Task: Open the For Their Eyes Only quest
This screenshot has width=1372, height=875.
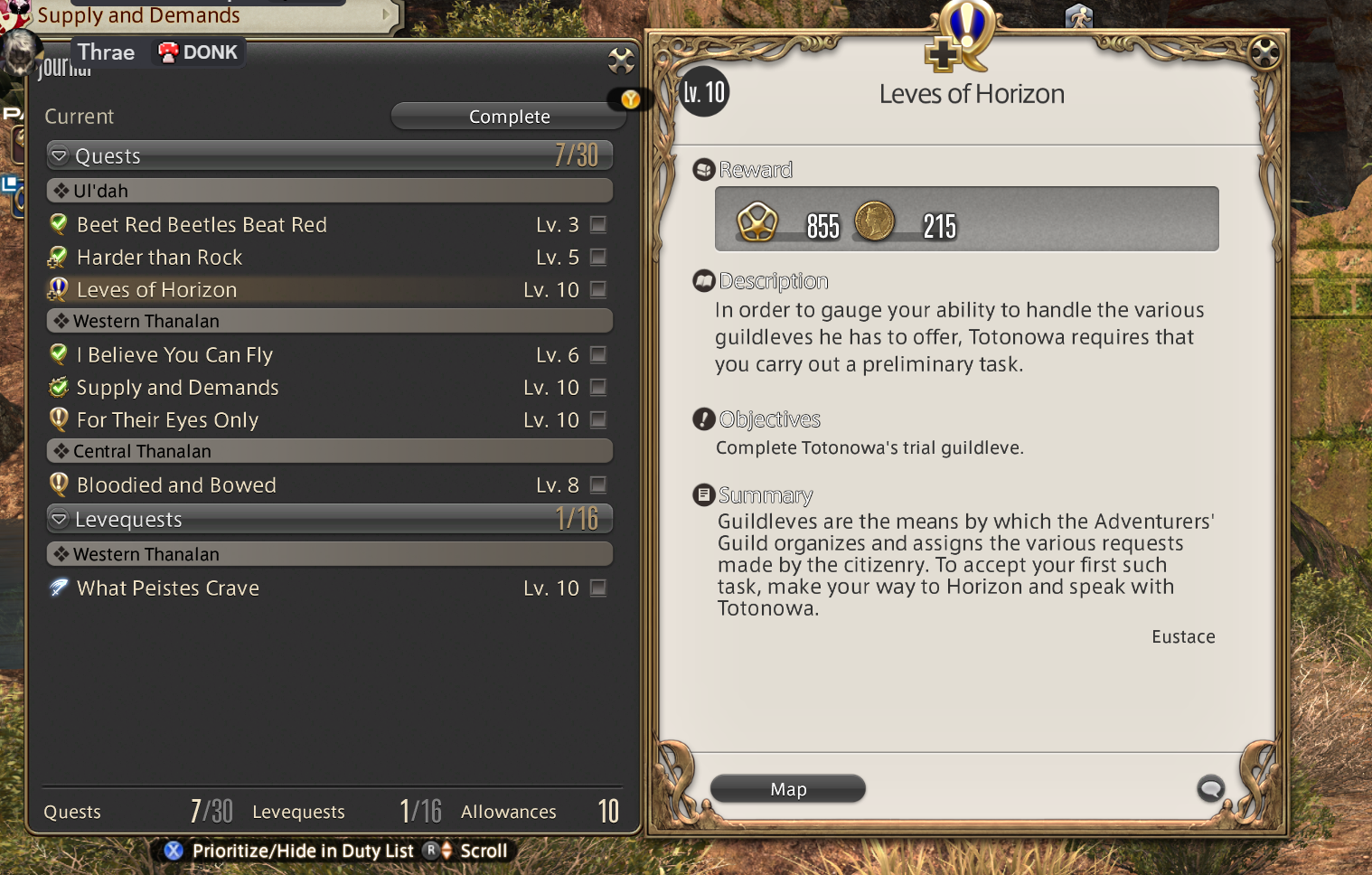Action: tap(167, 420)
